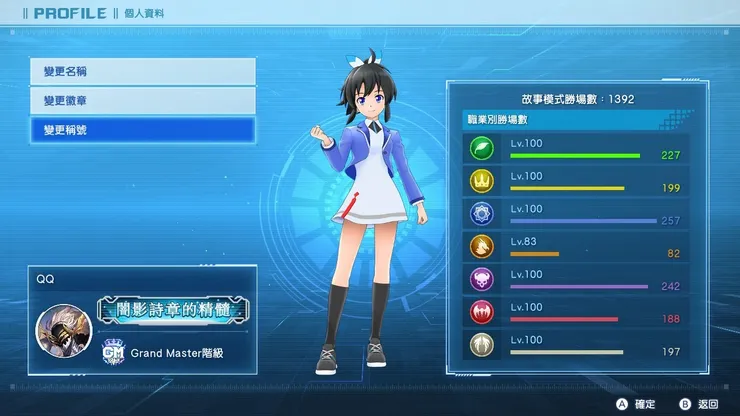The width and height of the screenshot is (740, 416).
Task: Select the yellow crown class row
Action: [570, 182]
